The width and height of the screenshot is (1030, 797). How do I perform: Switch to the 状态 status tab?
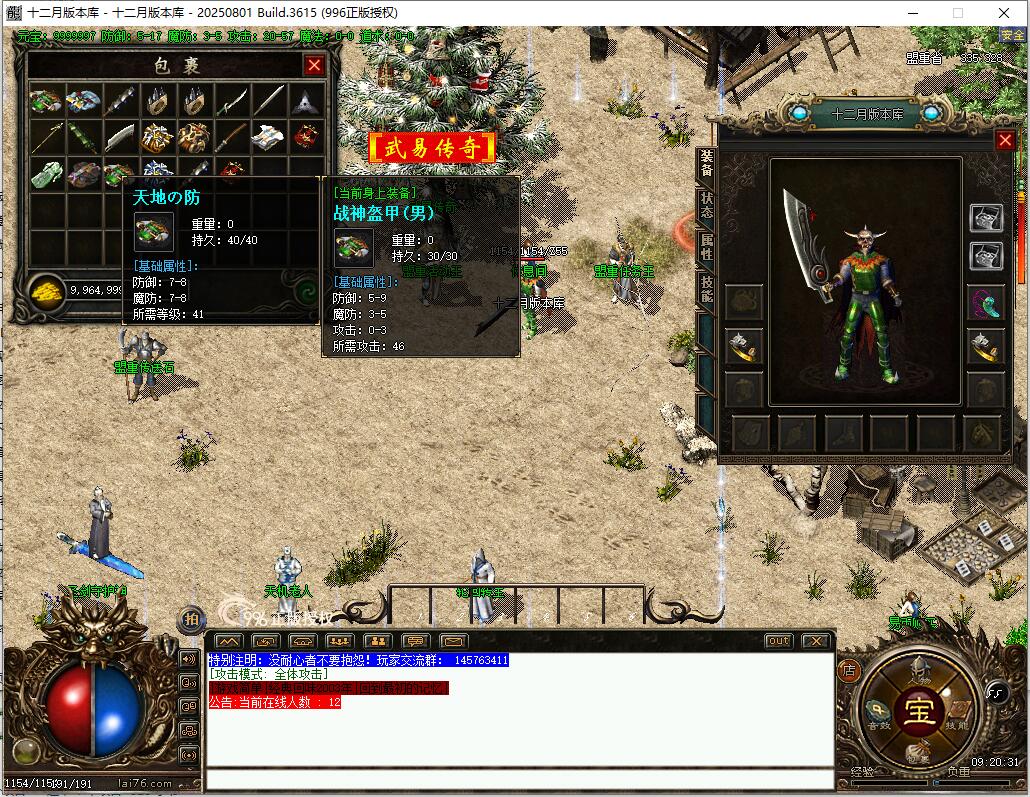point(706,205)
